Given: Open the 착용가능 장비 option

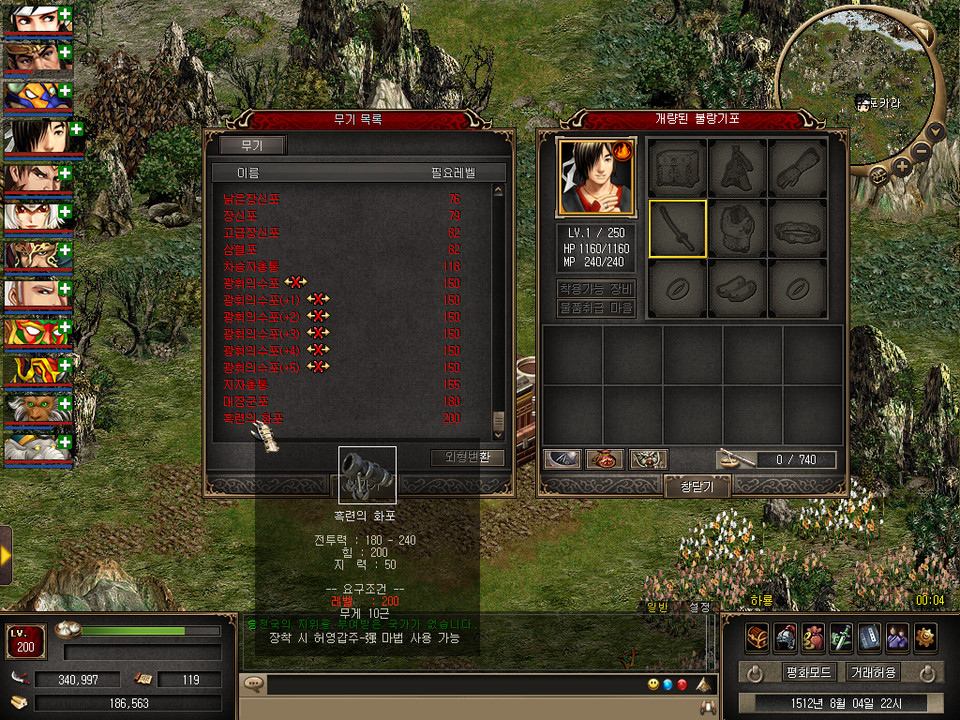Looking at the screenshot, I should click(596, 288).
